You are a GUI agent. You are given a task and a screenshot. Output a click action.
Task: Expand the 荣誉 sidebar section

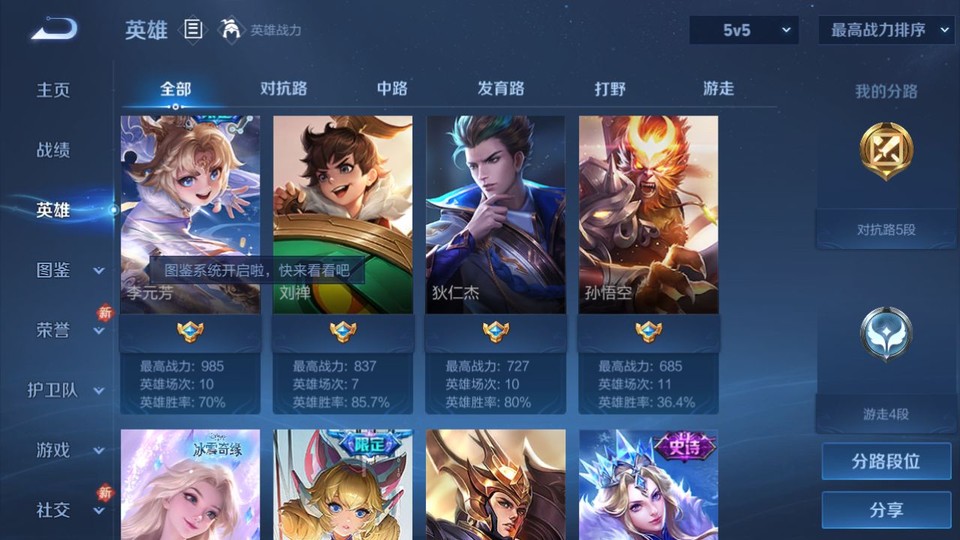click(x=68, y=330)
